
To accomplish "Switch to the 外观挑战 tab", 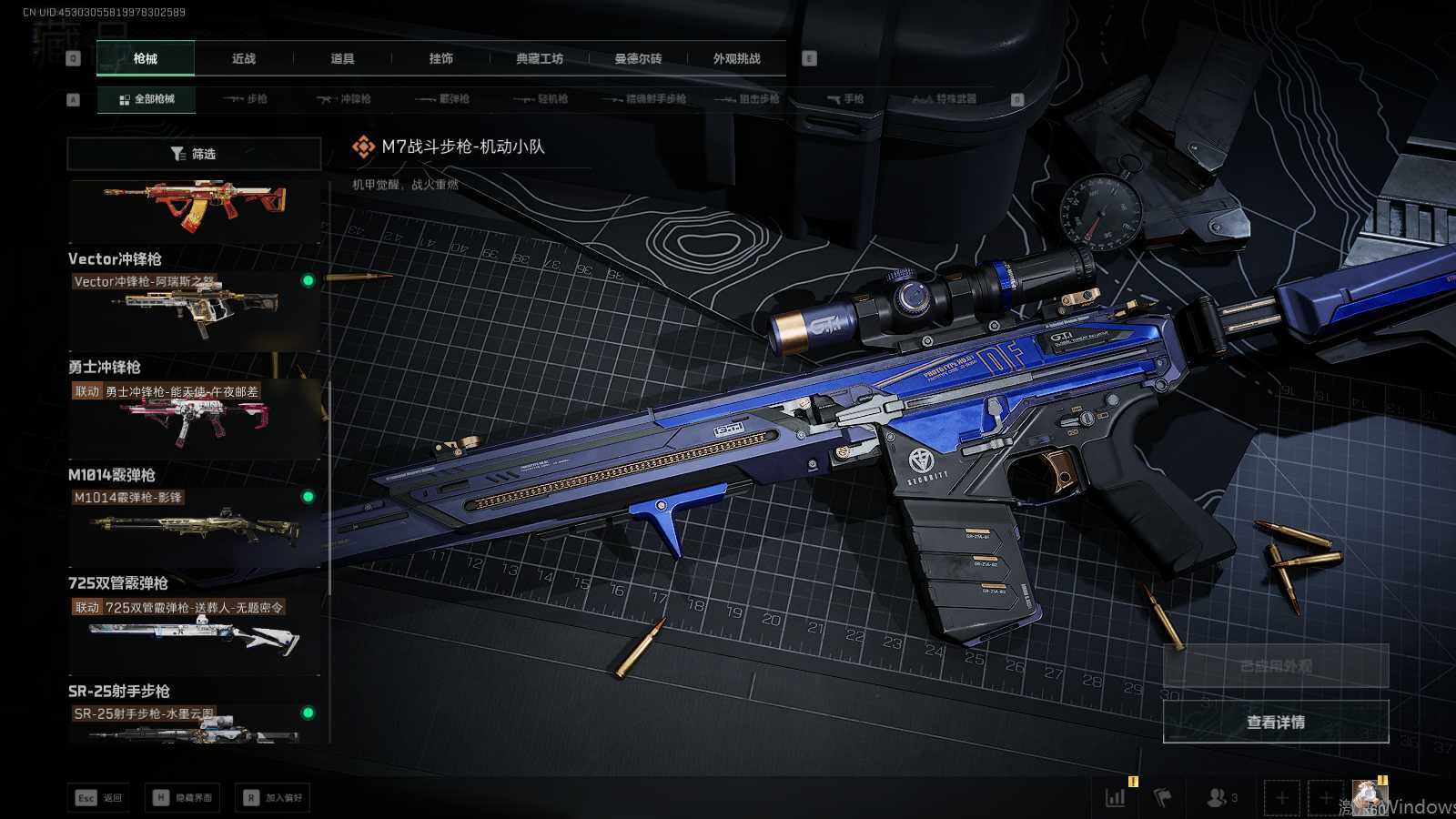I will (x=736, y=58).
